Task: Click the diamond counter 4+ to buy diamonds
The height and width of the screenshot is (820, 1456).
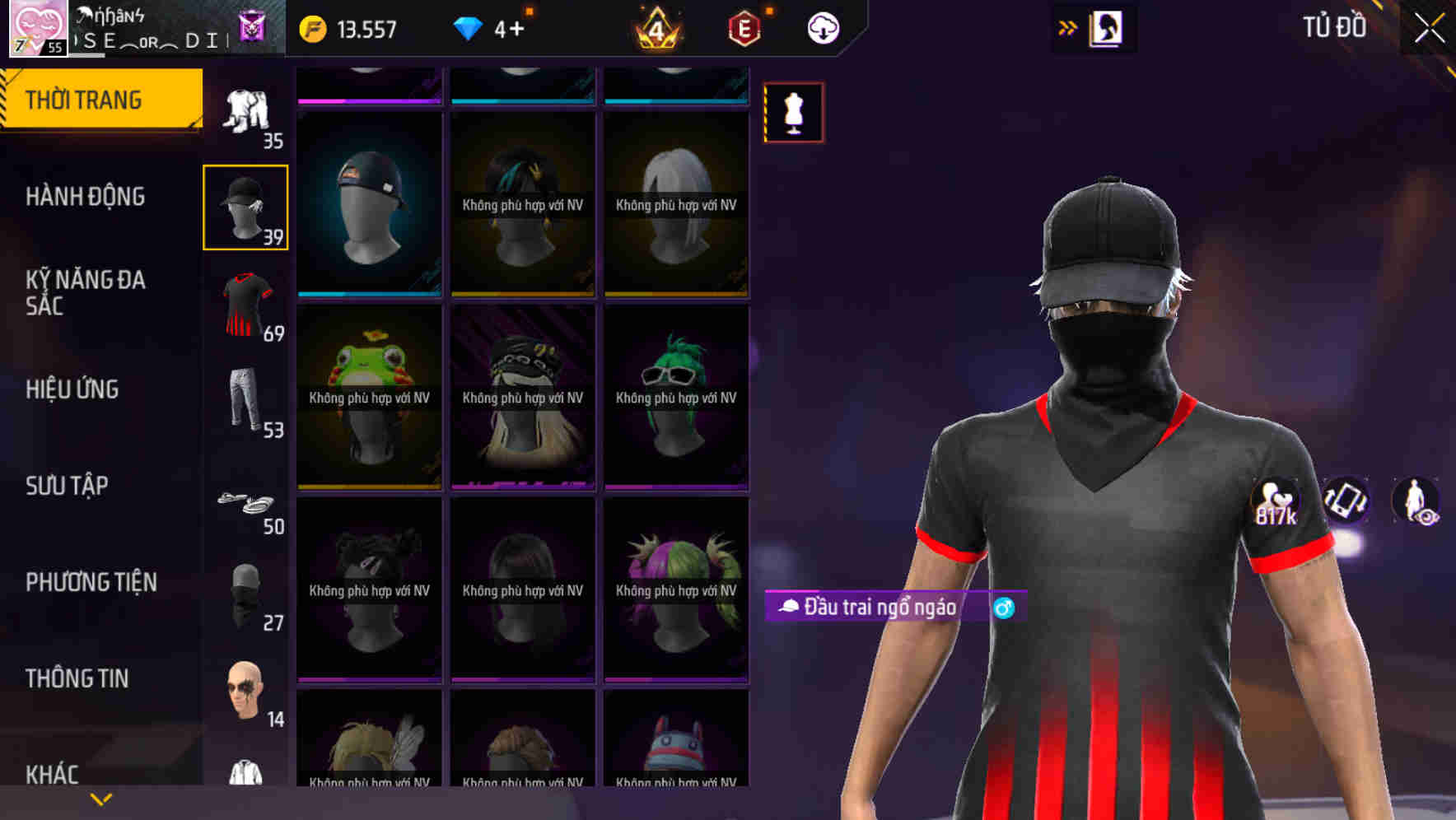Action: (x=495, y=27)
